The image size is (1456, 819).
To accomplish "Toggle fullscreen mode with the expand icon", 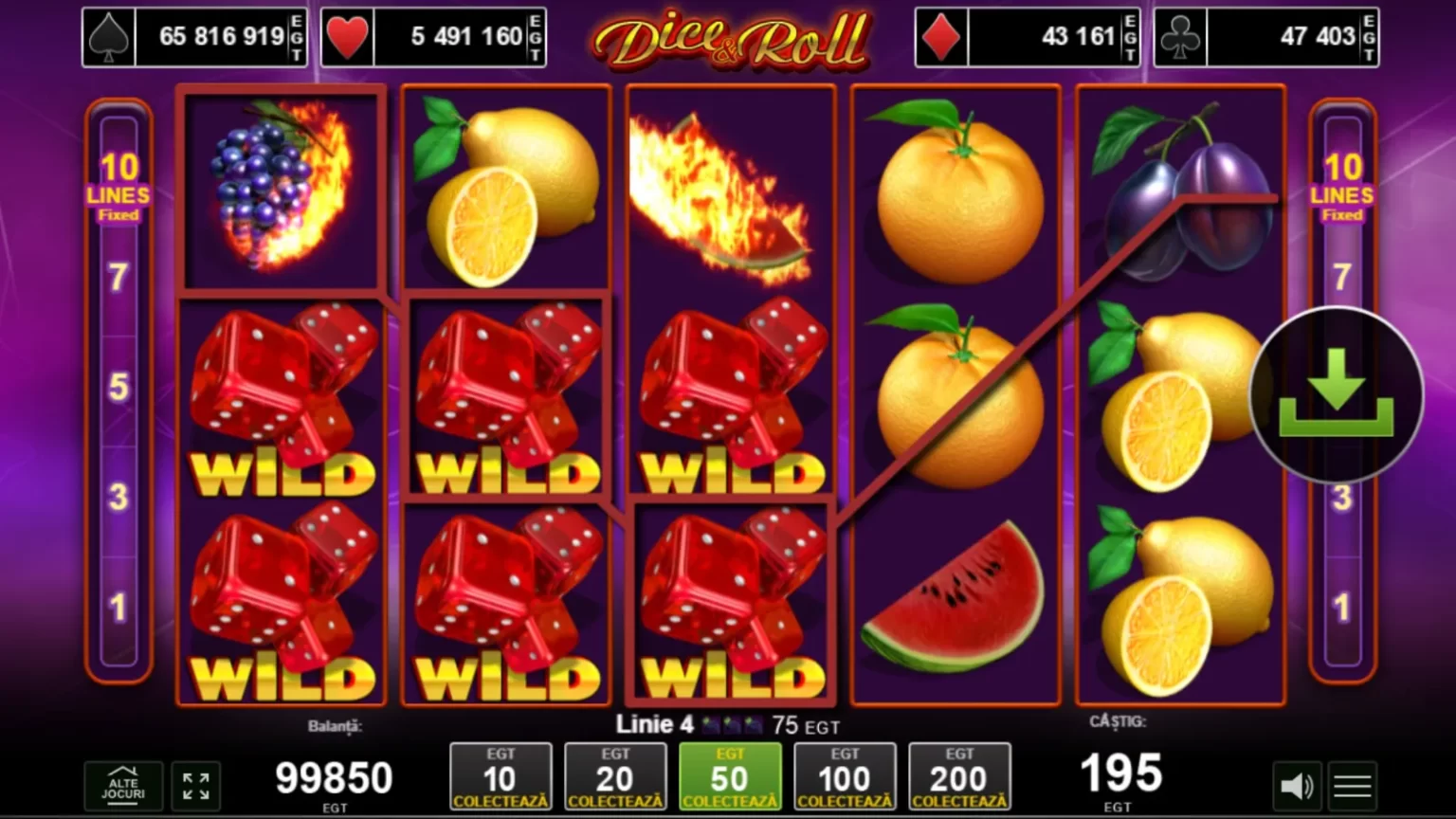I will click(x=196, y=785).
